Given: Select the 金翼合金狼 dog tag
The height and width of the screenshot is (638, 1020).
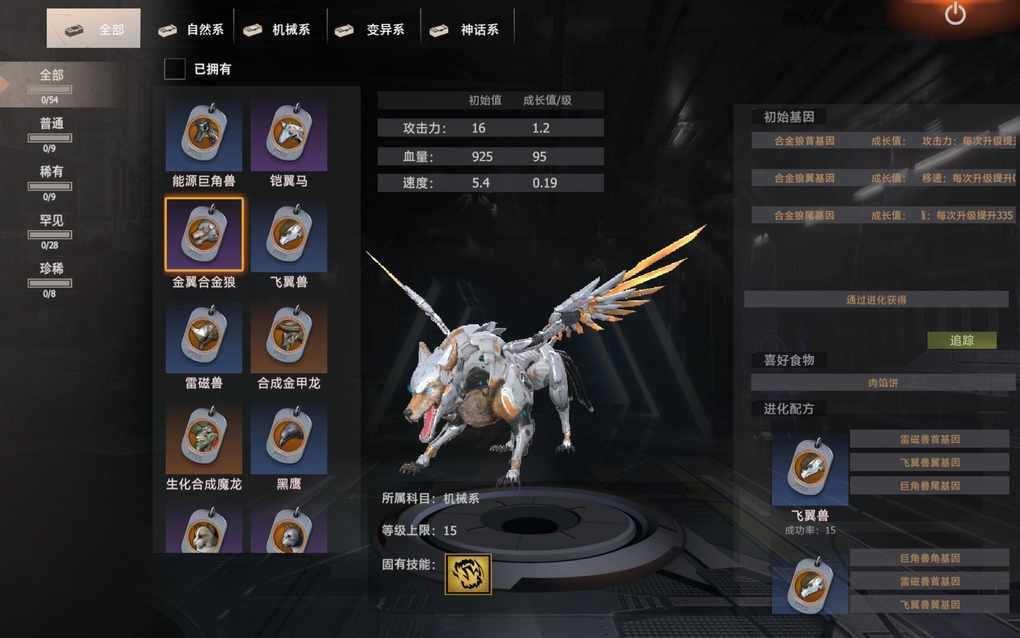Looking at the screenshot, I should [x=204, y=235].
